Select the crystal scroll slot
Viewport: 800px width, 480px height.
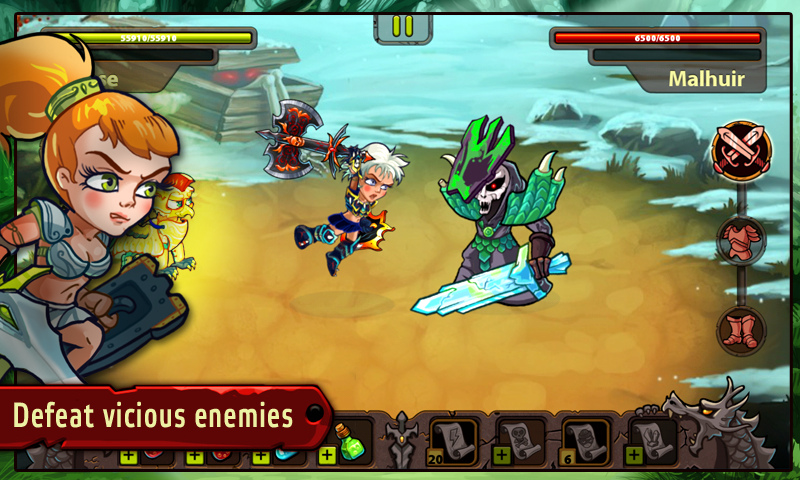pyautogui.click(x=652, y=440)
